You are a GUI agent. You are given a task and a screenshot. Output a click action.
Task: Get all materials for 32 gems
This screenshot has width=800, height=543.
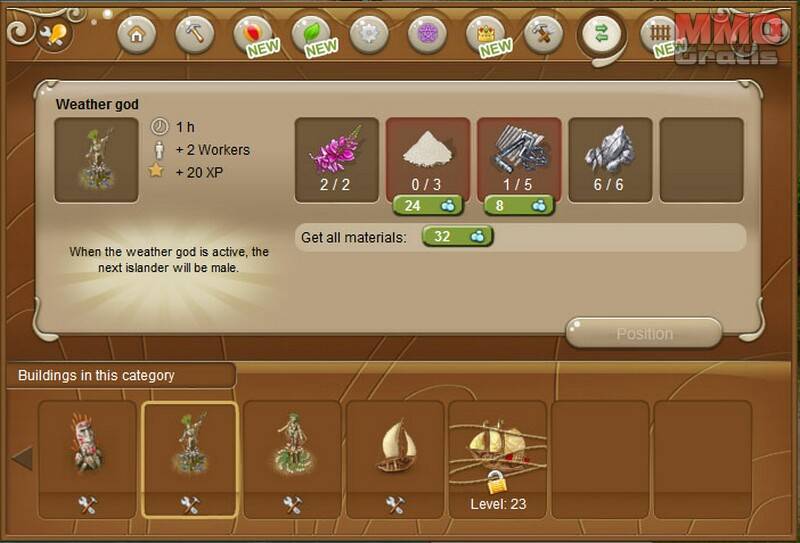(x=458, y=237)
